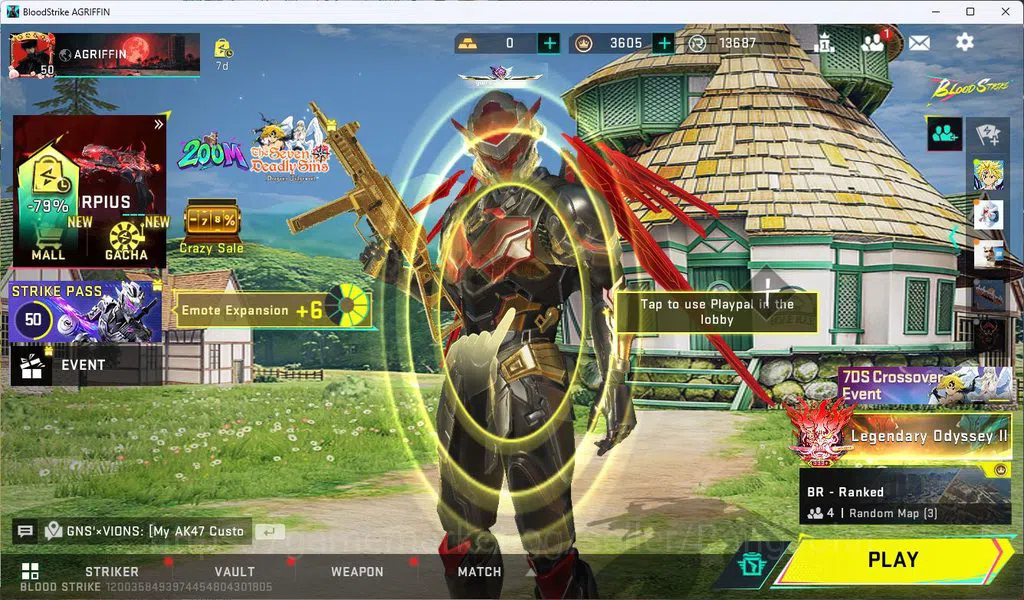Add gold bars with the plus button
The height and width of the screenshot is (600, 1024).
point(549,43)
